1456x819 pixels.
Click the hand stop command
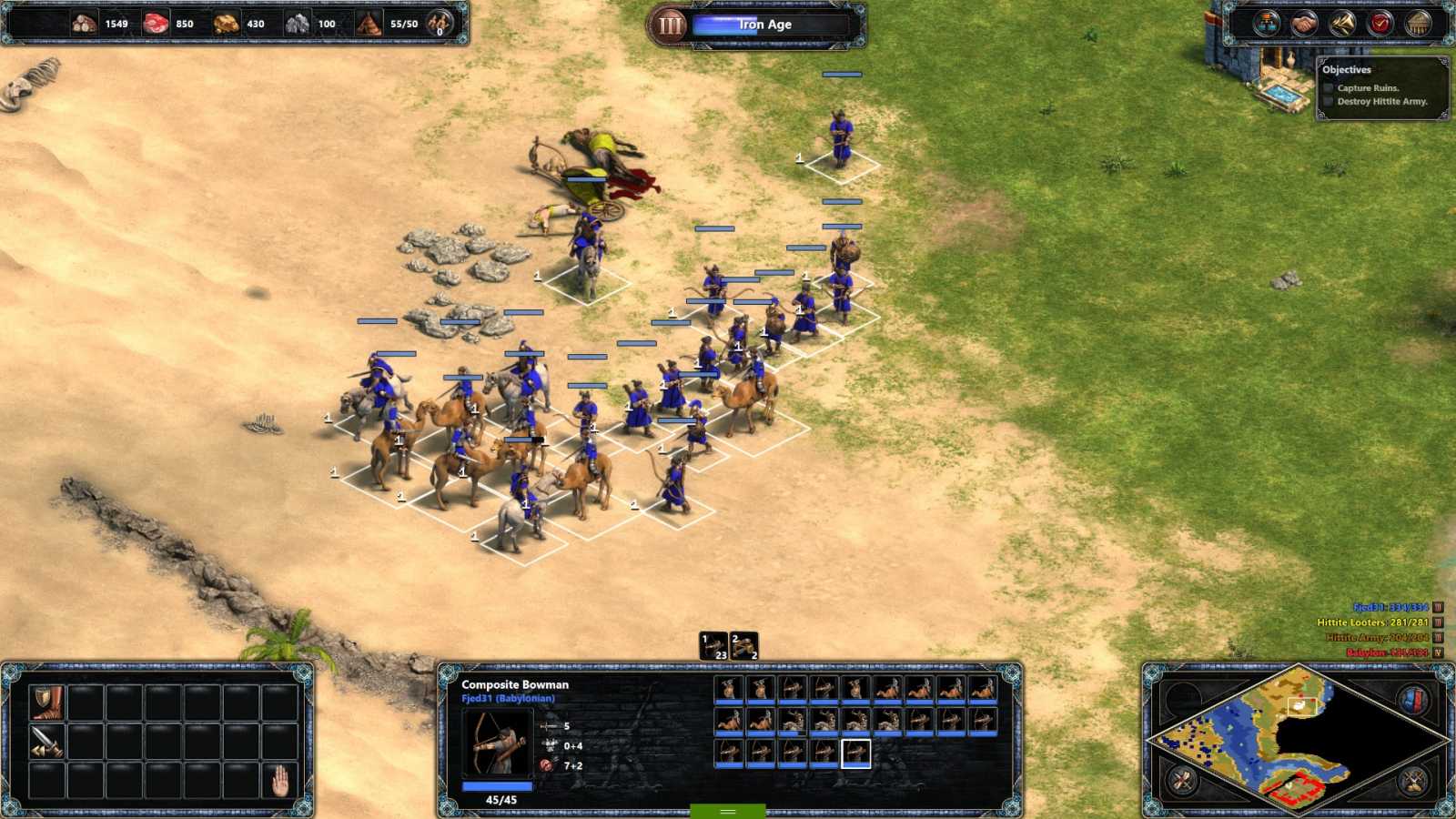pyautogui.click(x=282, y=781)
